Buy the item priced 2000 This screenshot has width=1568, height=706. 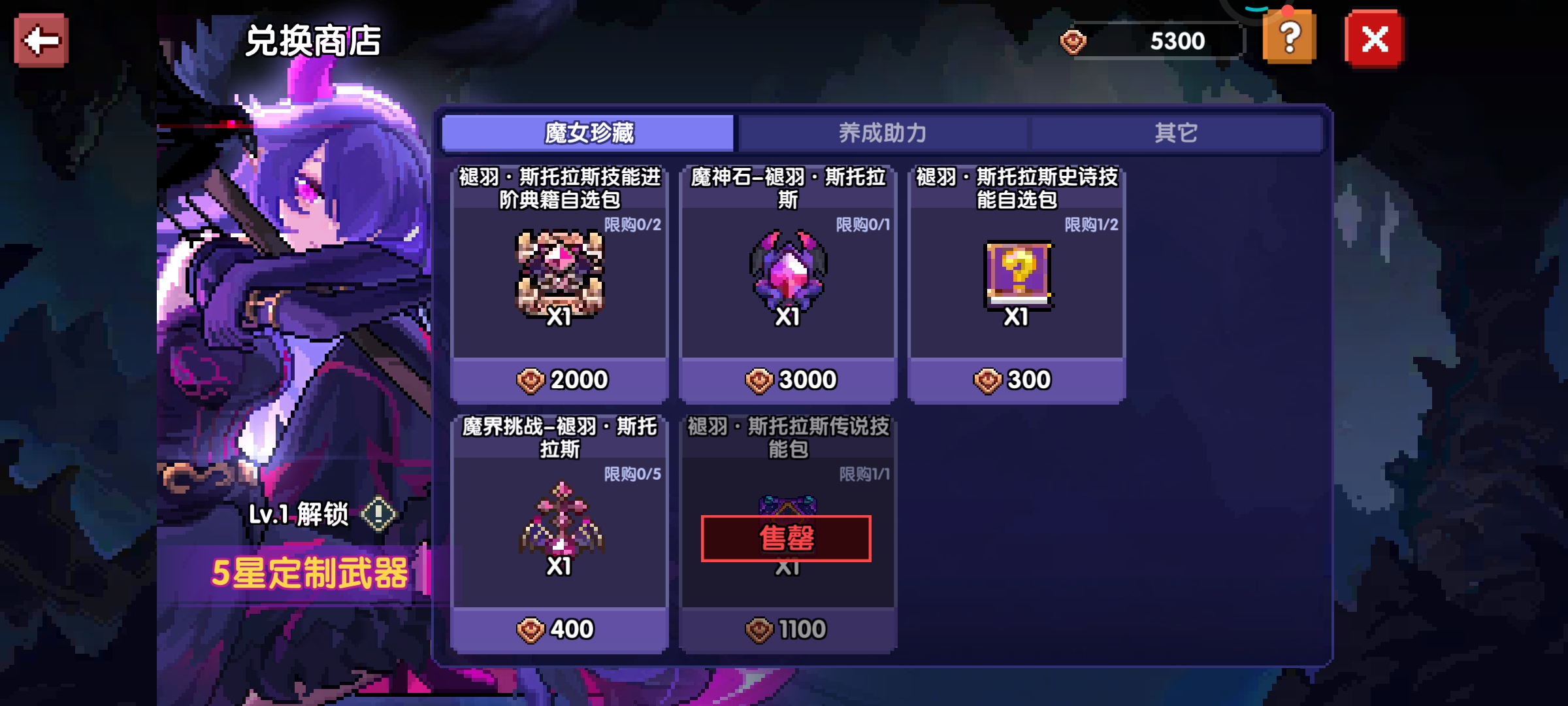[x=561, y=380]
